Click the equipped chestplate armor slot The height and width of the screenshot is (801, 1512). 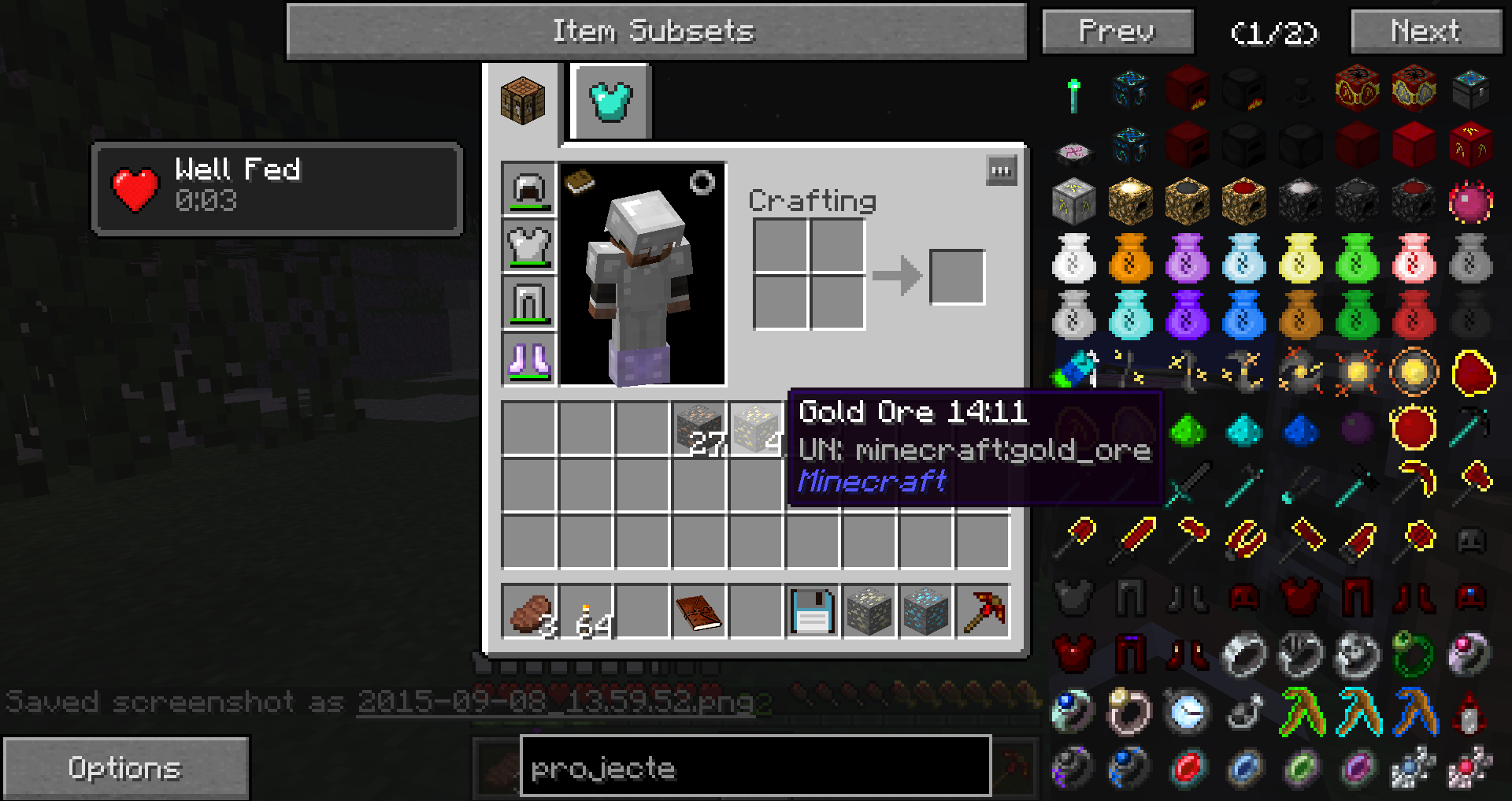coord(529,247)
